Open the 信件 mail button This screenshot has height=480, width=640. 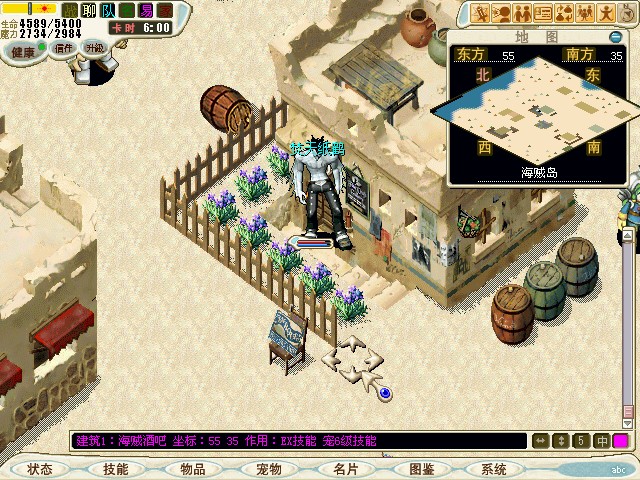(x=64, y=47)
